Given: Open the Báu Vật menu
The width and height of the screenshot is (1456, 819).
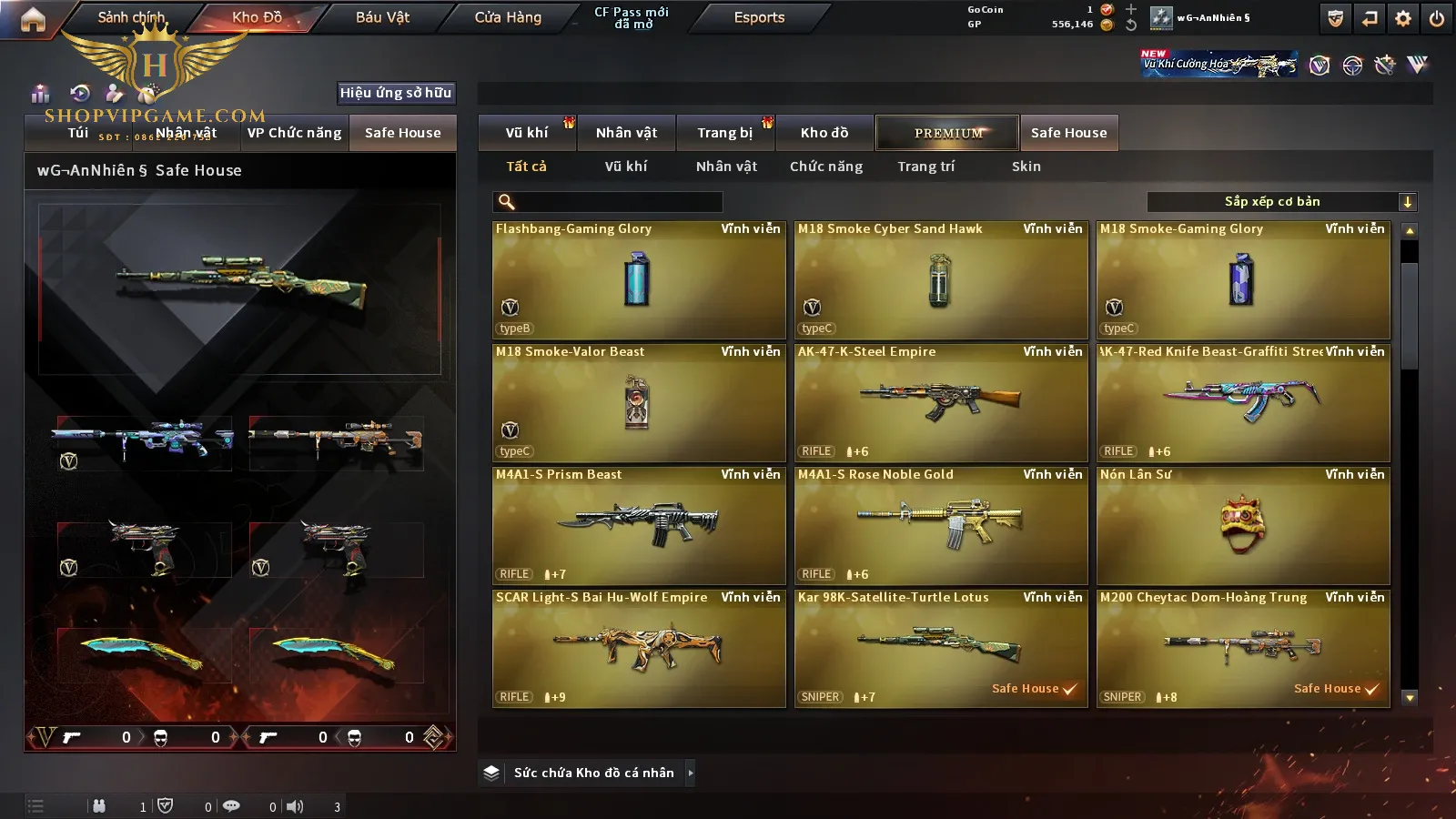Looking at the screenshot, I should [x=382, y=17].
